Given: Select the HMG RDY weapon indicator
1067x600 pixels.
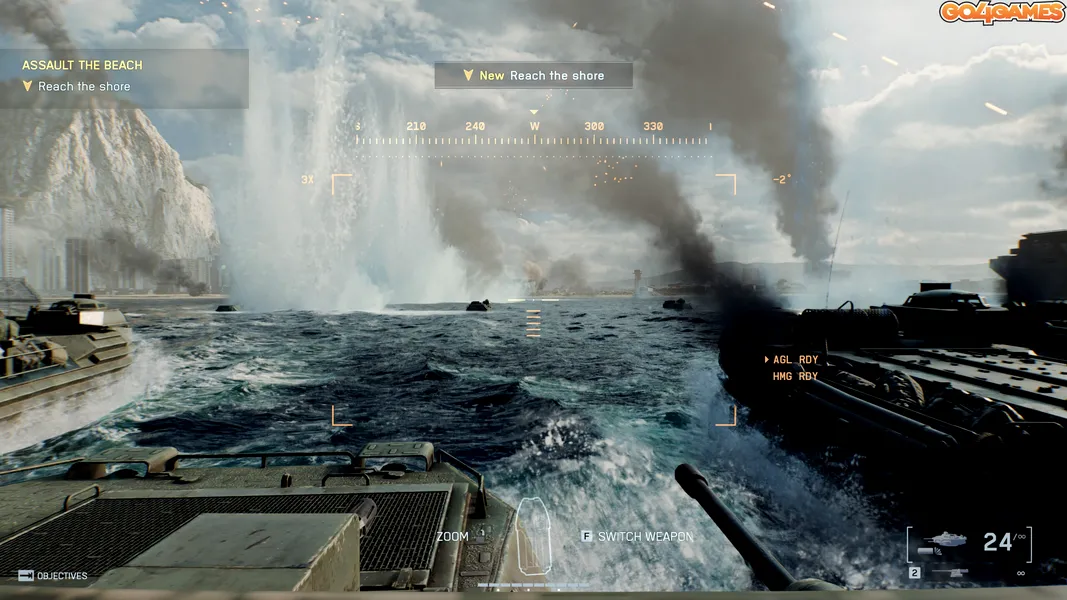Looking at the screenshot, I should coord(795,377).
